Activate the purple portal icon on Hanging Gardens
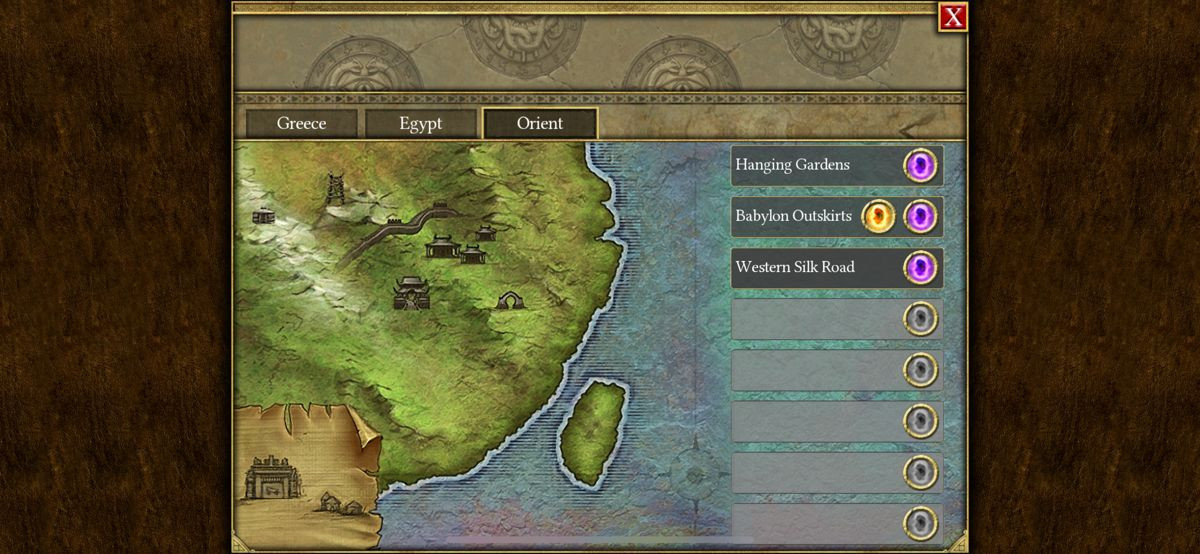The image size is (1200, 554). 920,165
